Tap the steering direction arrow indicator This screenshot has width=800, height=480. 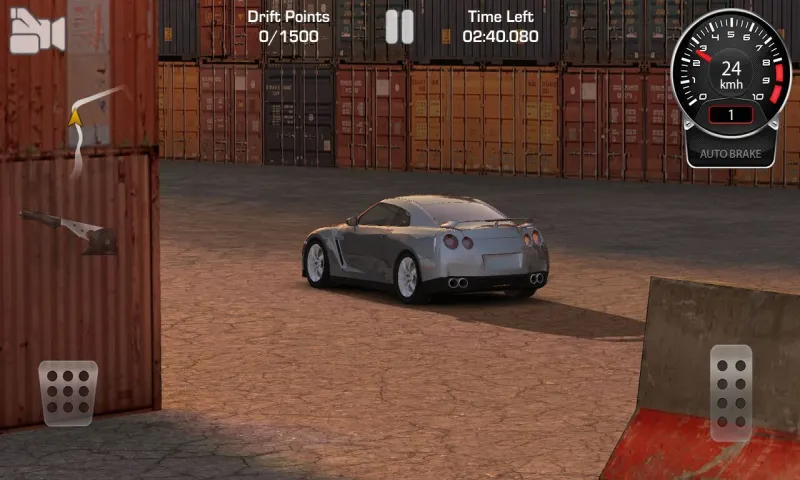tap(75, 119)
